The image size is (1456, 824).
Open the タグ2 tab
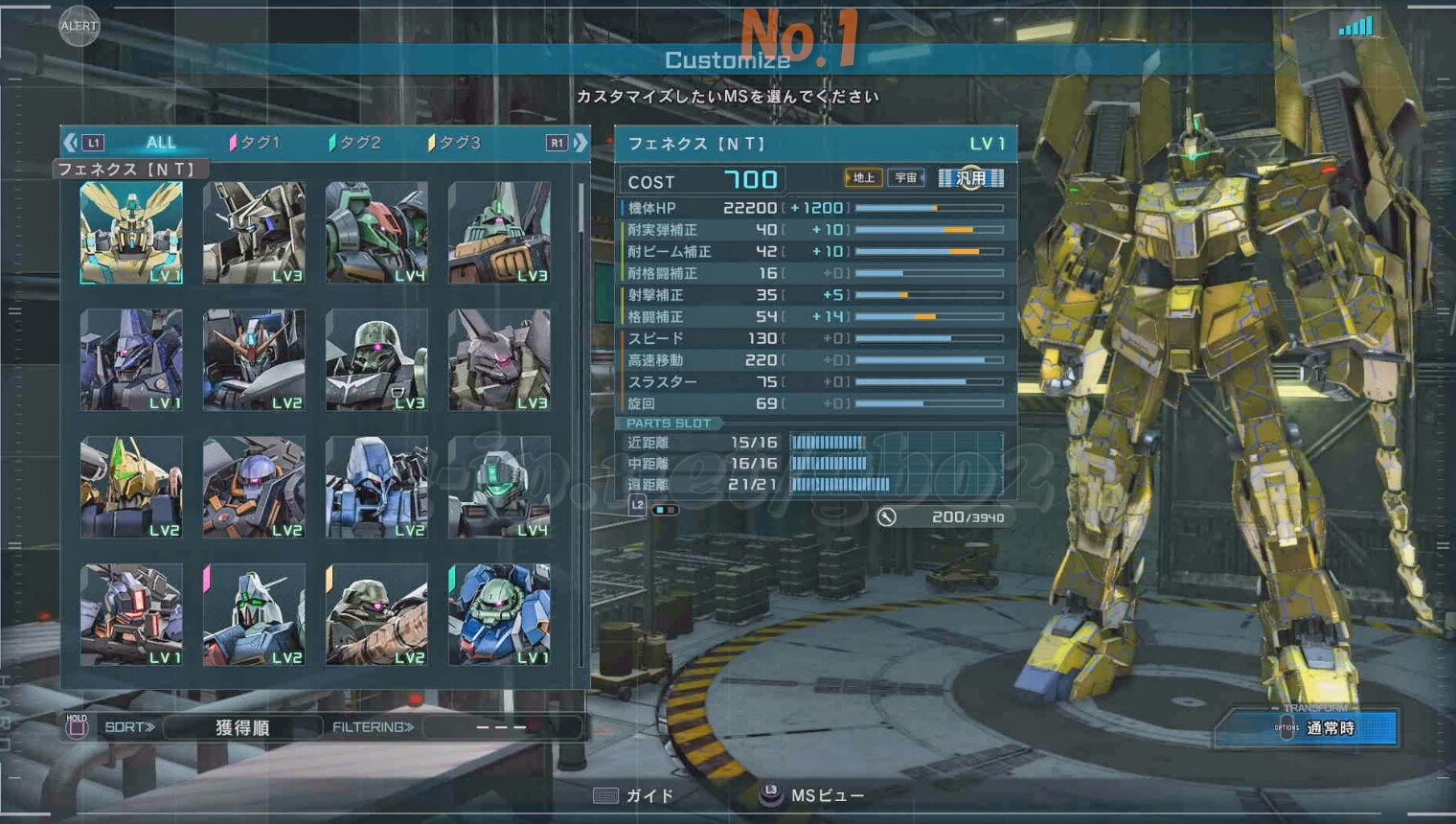tap(356, 143)
